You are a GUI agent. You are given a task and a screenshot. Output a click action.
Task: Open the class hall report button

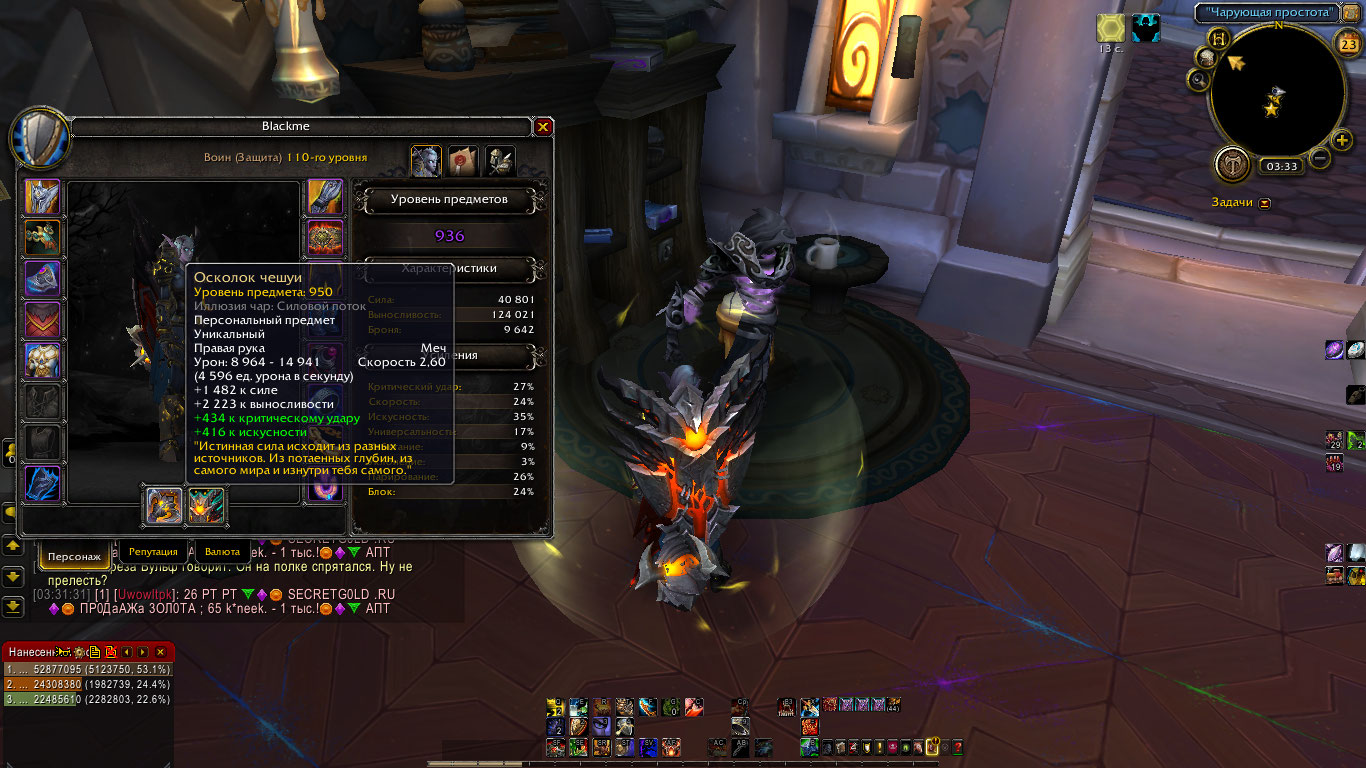click(1233, 164)
